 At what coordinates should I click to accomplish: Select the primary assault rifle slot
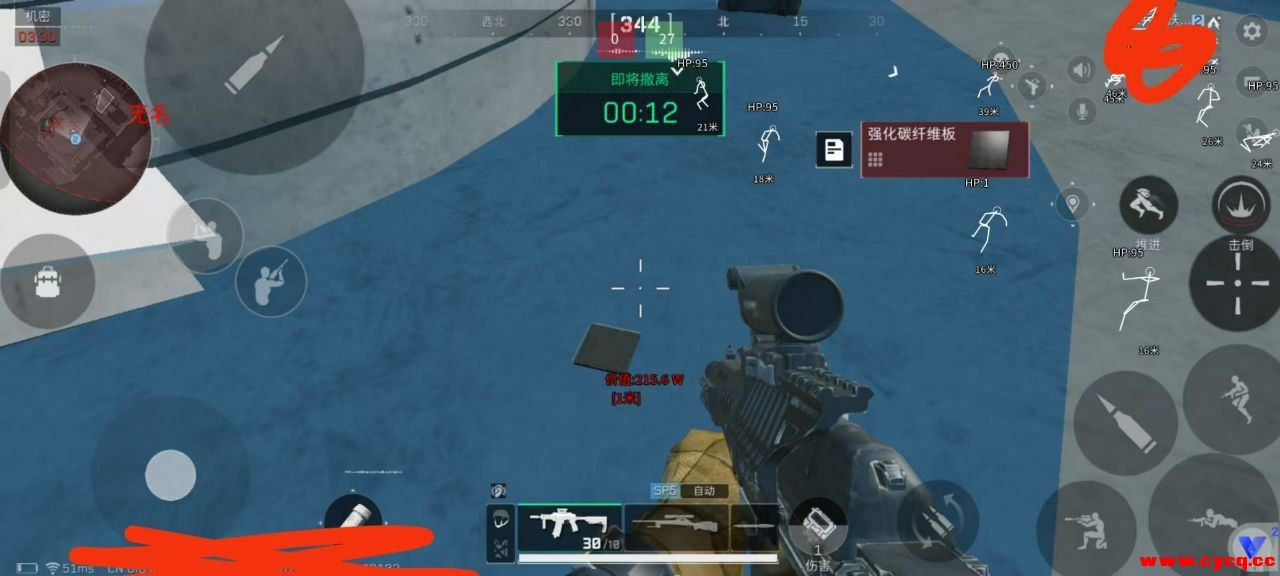coord(569,524)
